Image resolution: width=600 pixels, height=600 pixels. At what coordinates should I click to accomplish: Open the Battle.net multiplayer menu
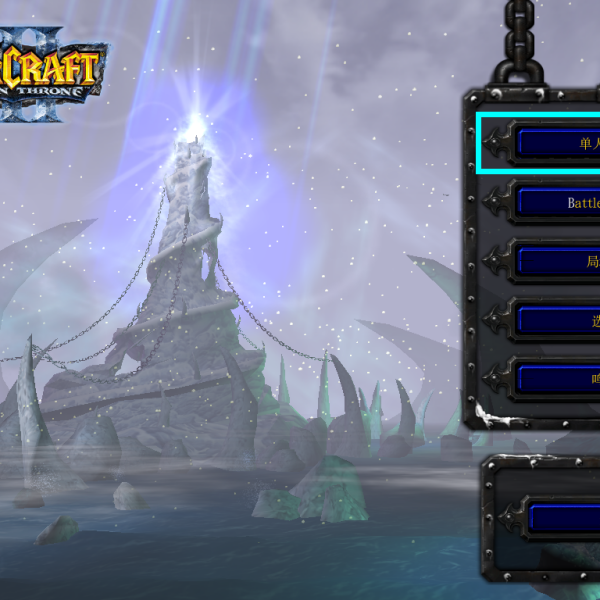point(558,202)
